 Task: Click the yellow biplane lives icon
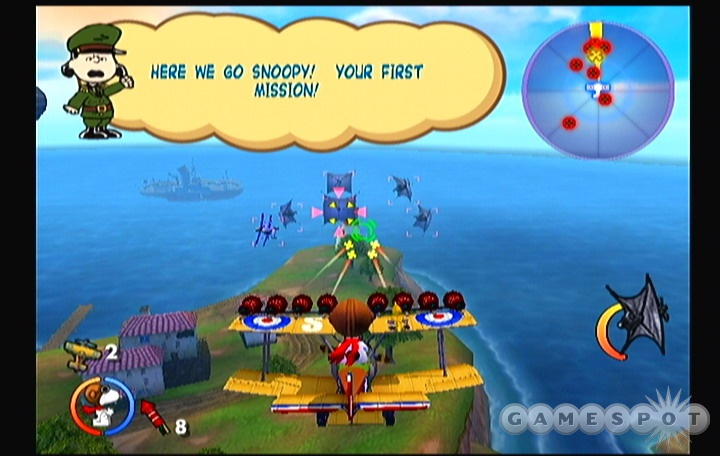pyautogui.click(x=81, y=352)
